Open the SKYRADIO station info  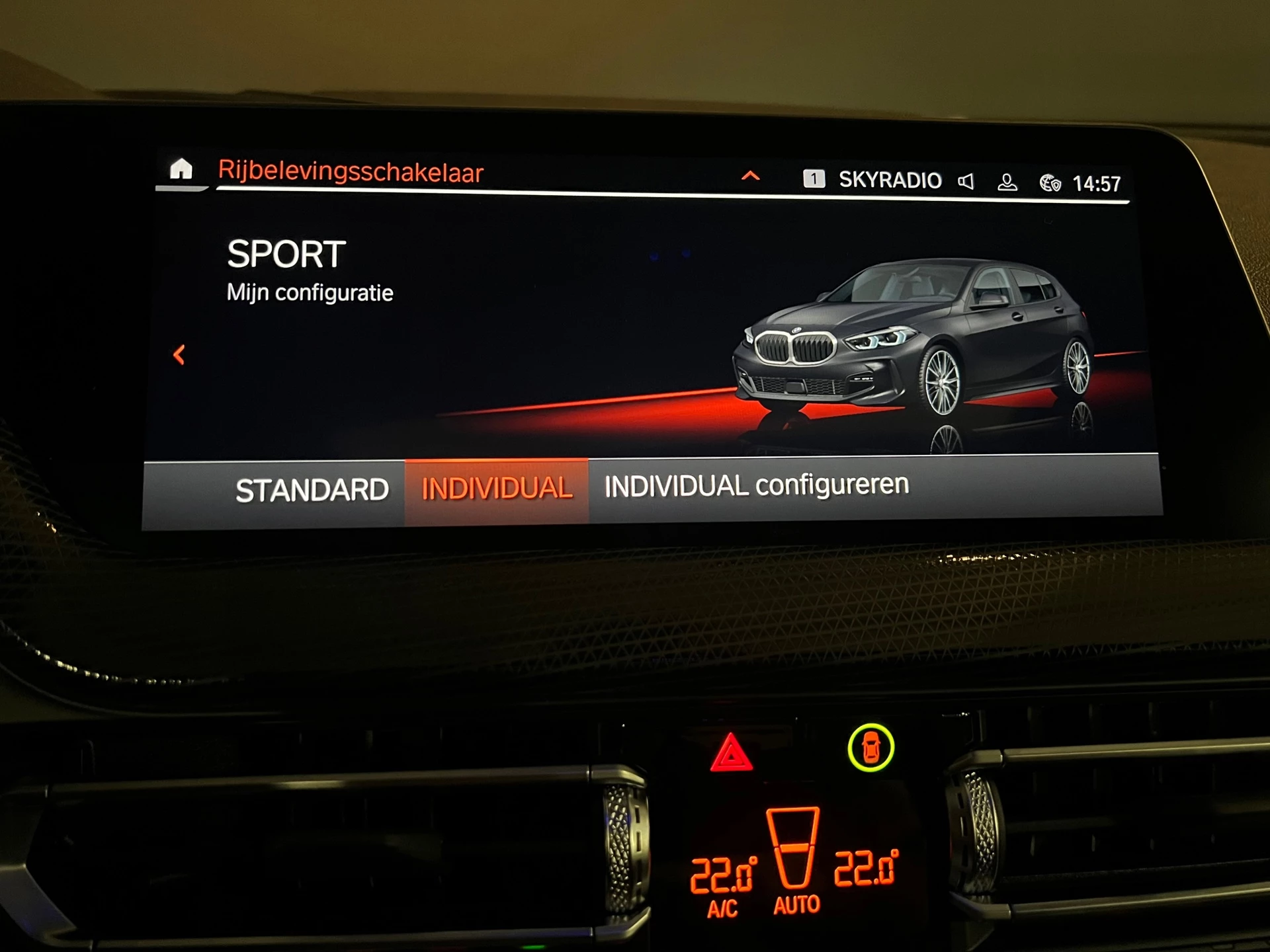coord(889,180)
